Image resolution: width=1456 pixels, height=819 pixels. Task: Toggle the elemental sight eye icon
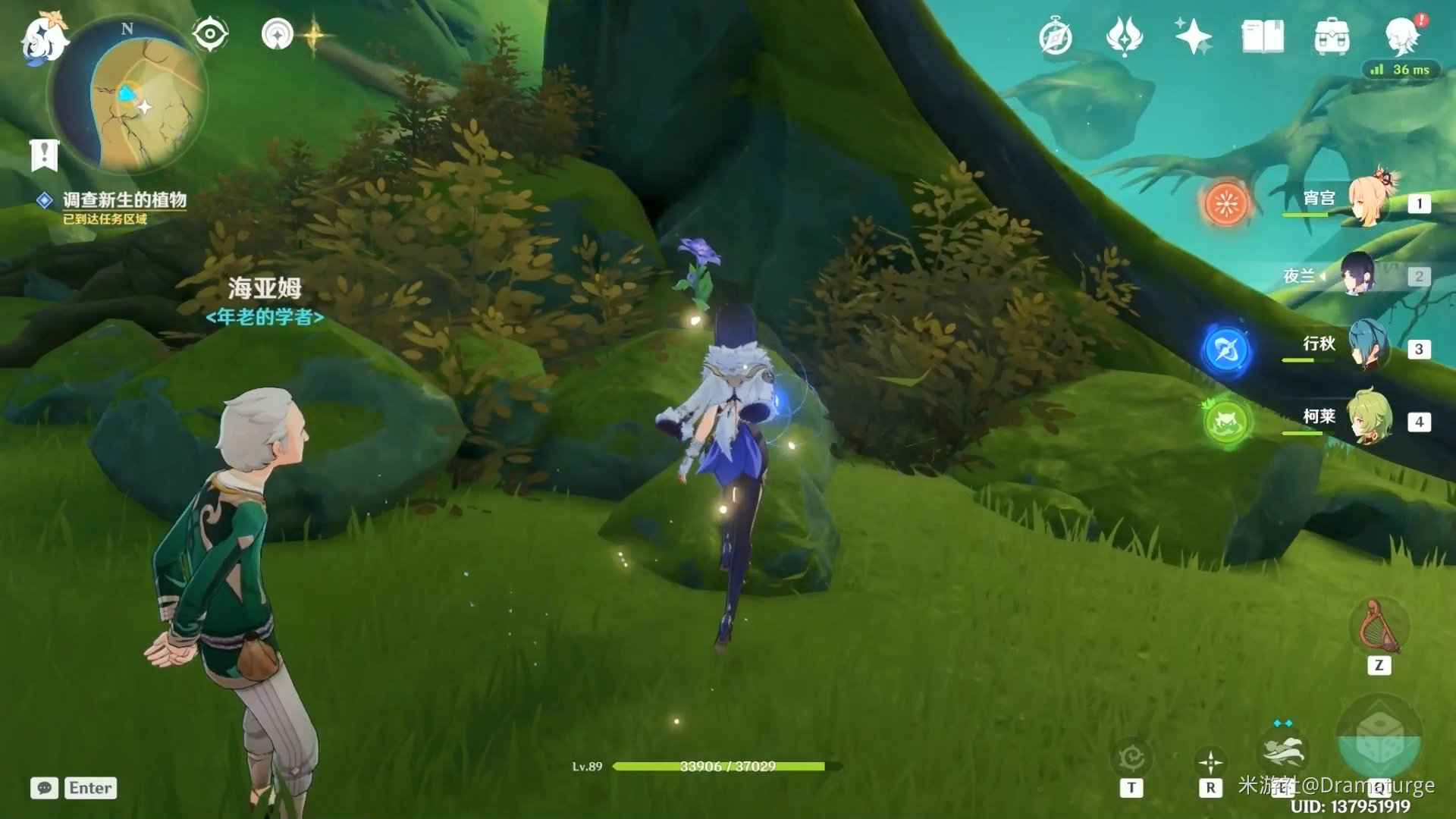click(210, 34)
